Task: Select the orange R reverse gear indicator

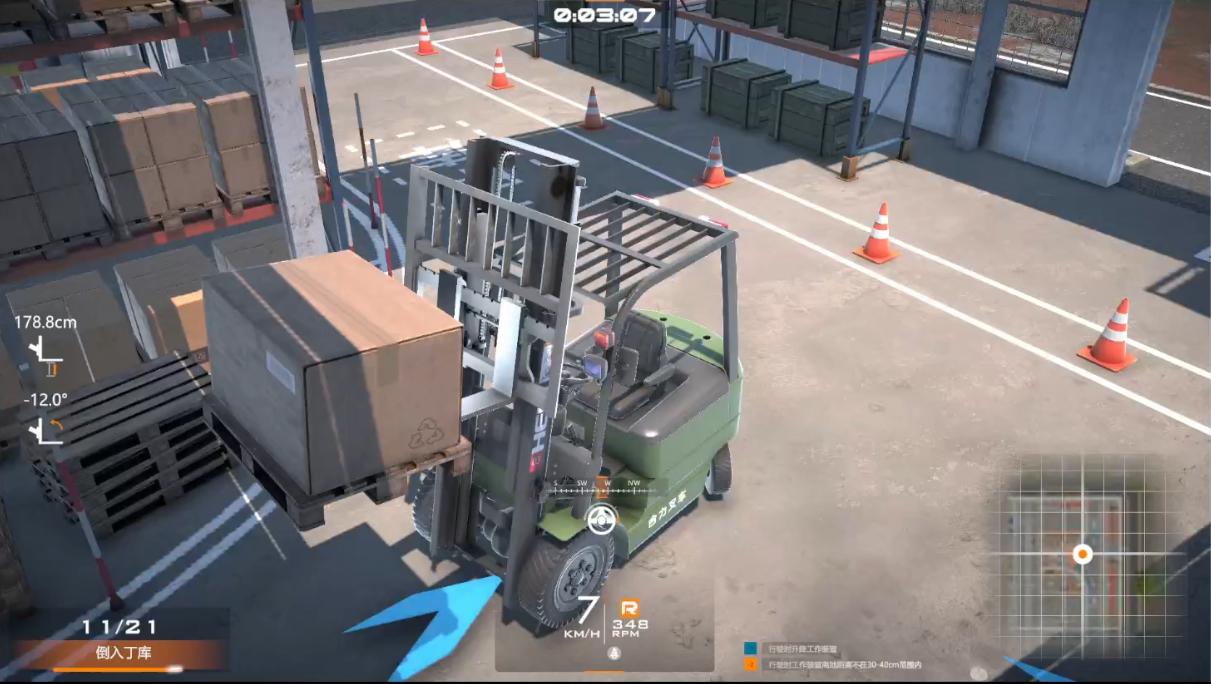Action: point(629,607)
